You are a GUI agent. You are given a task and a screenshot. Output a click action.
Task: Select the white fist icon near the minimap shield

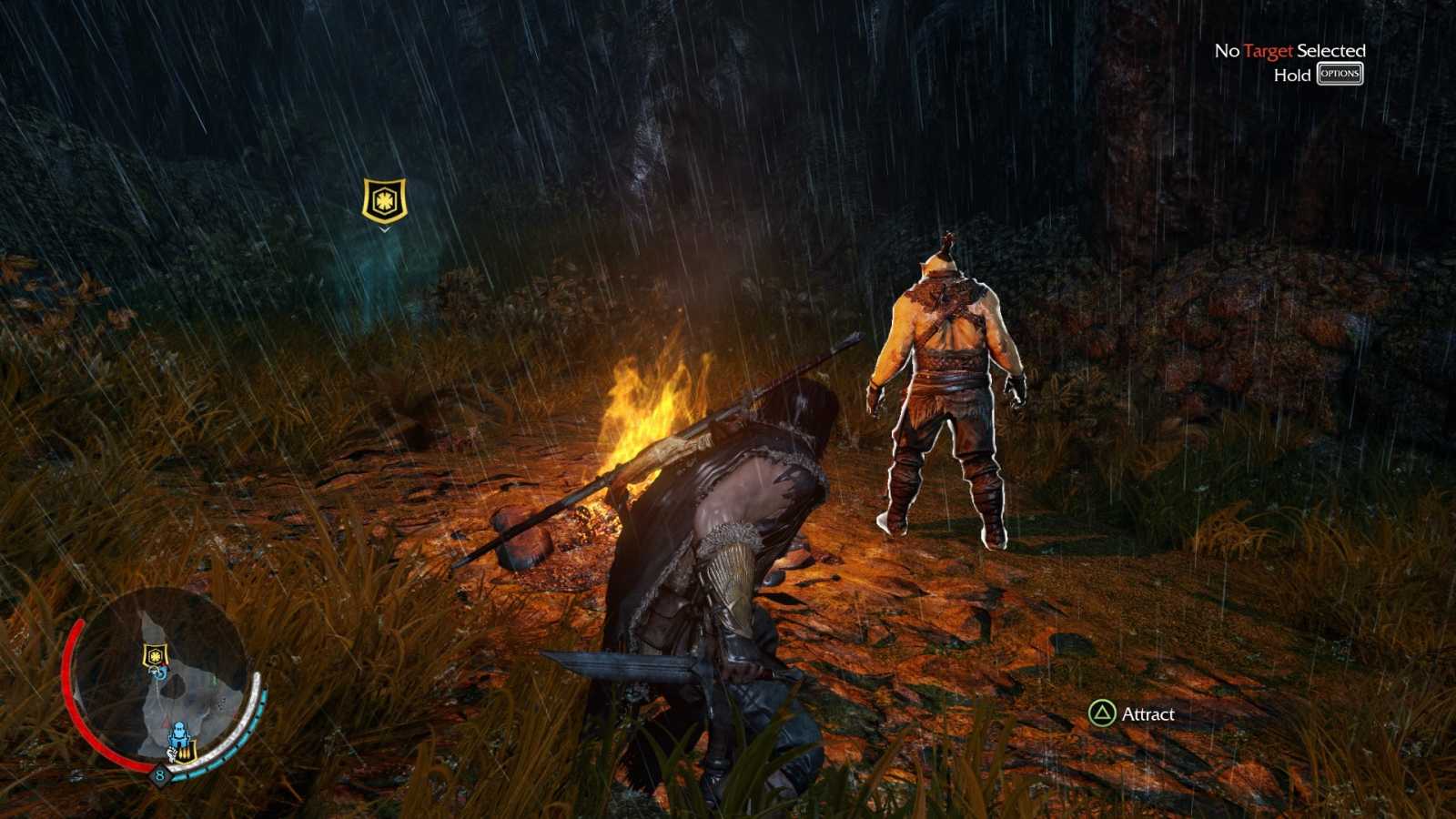tap(172, 753)
